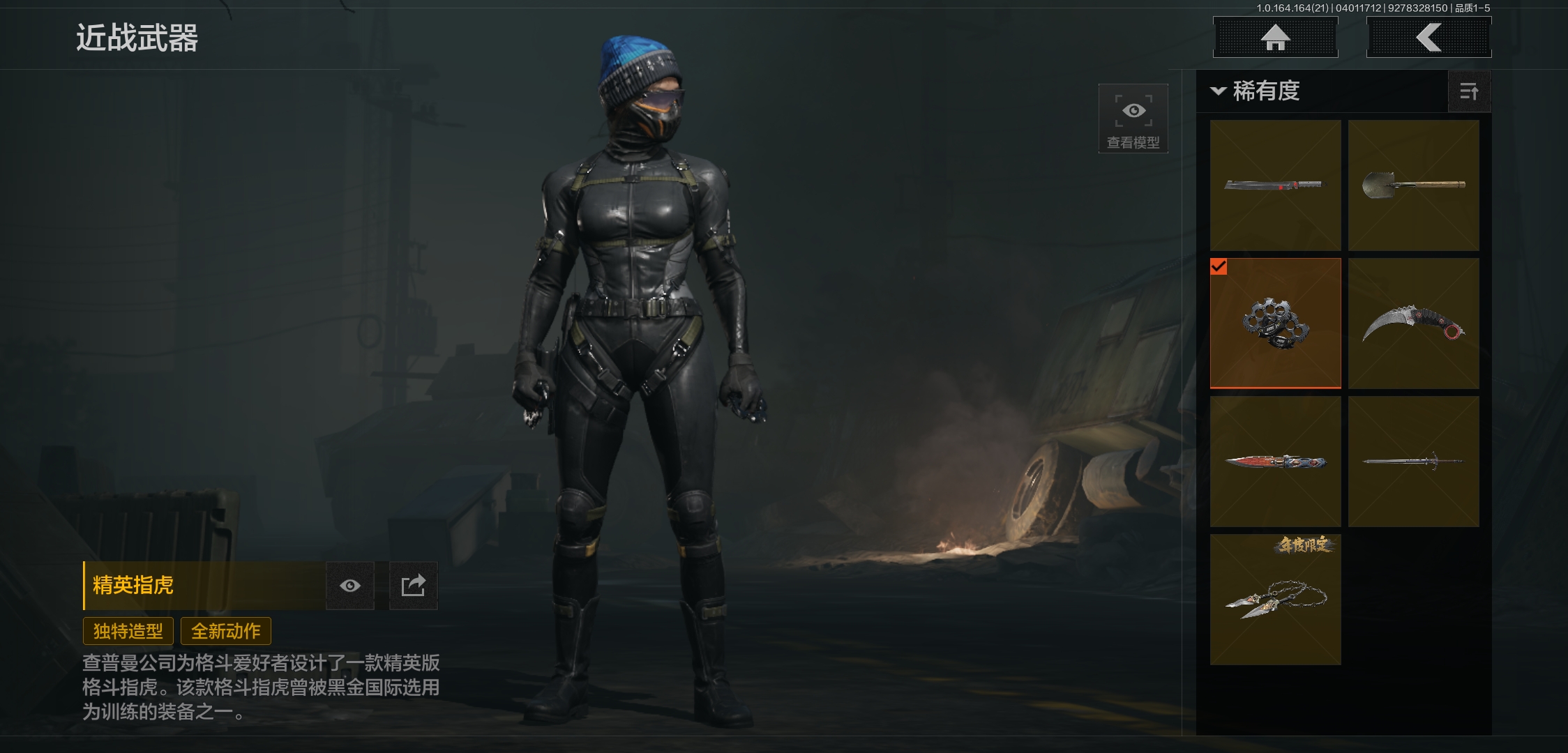The image size is (1568, 753).
Task: Select the chained blades limited skin
Action: tap(1275, 600)
